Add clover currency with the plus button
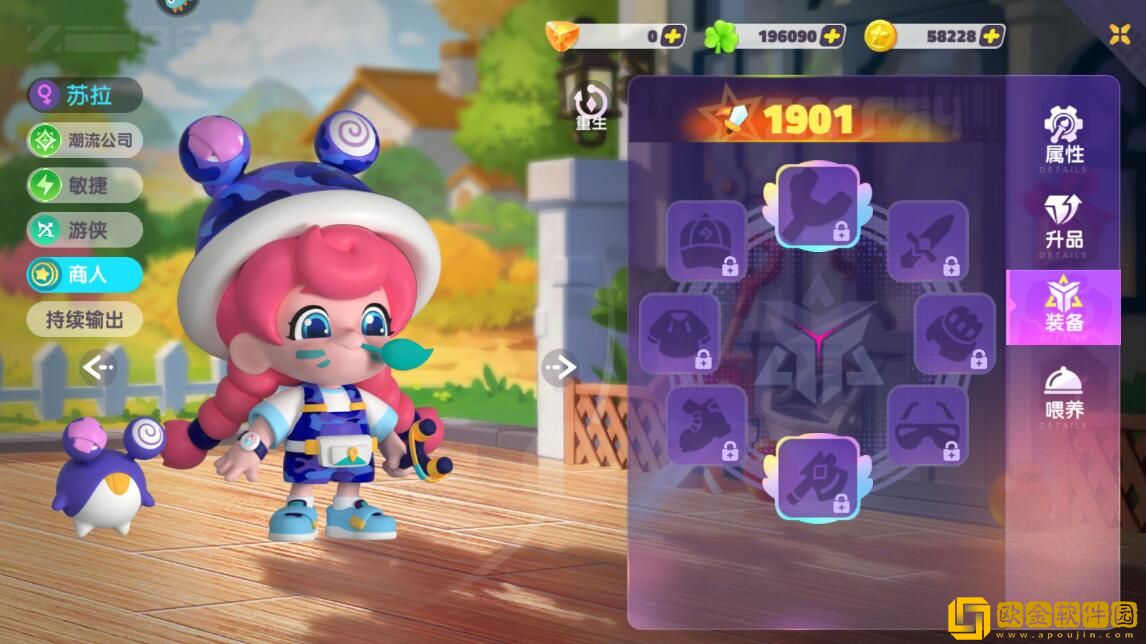This screenshot has width=1146, height=644. click(832, 36)
